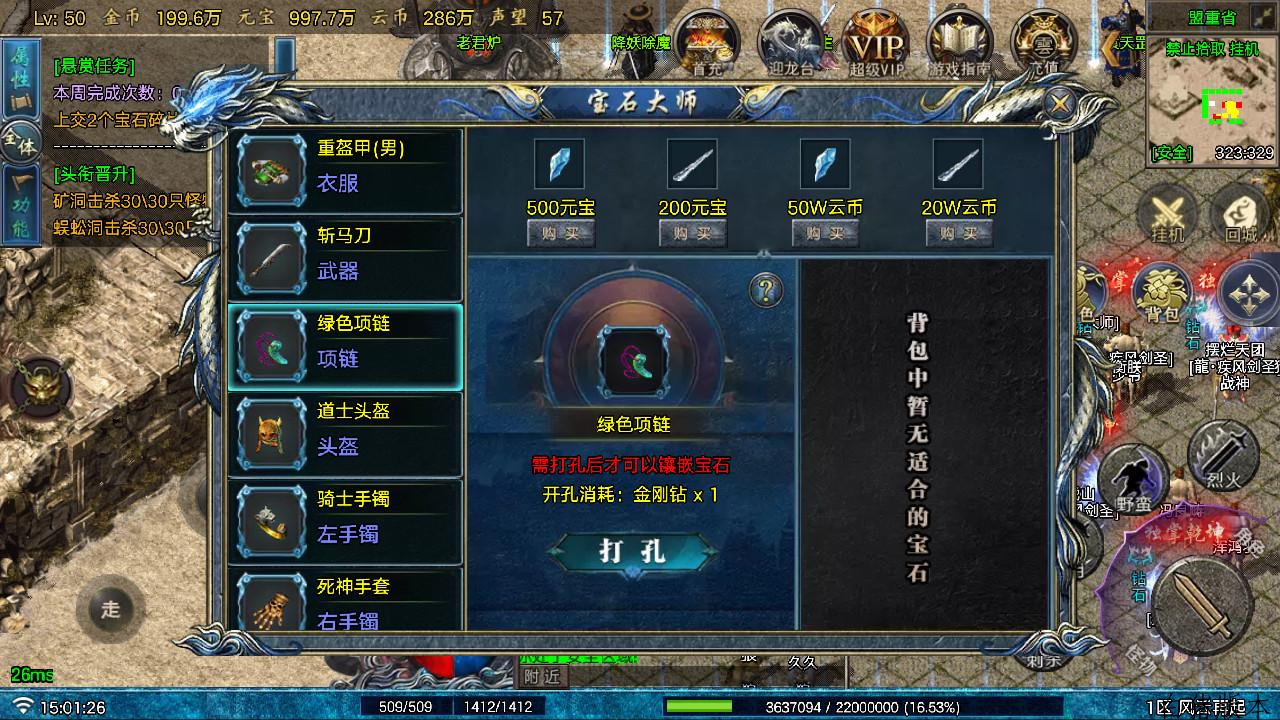Open the question mark help button
The width and height of the screenshot is (1280, 720).
pos(766,291)
